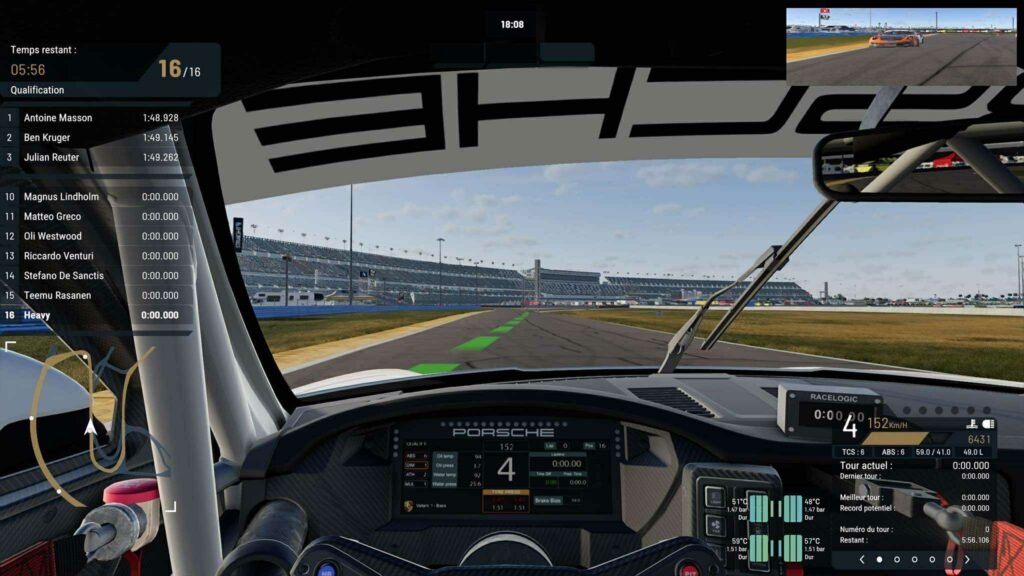Go to the next timing widget page
This screenshot has width=1024, height=576.
[967, 560]
